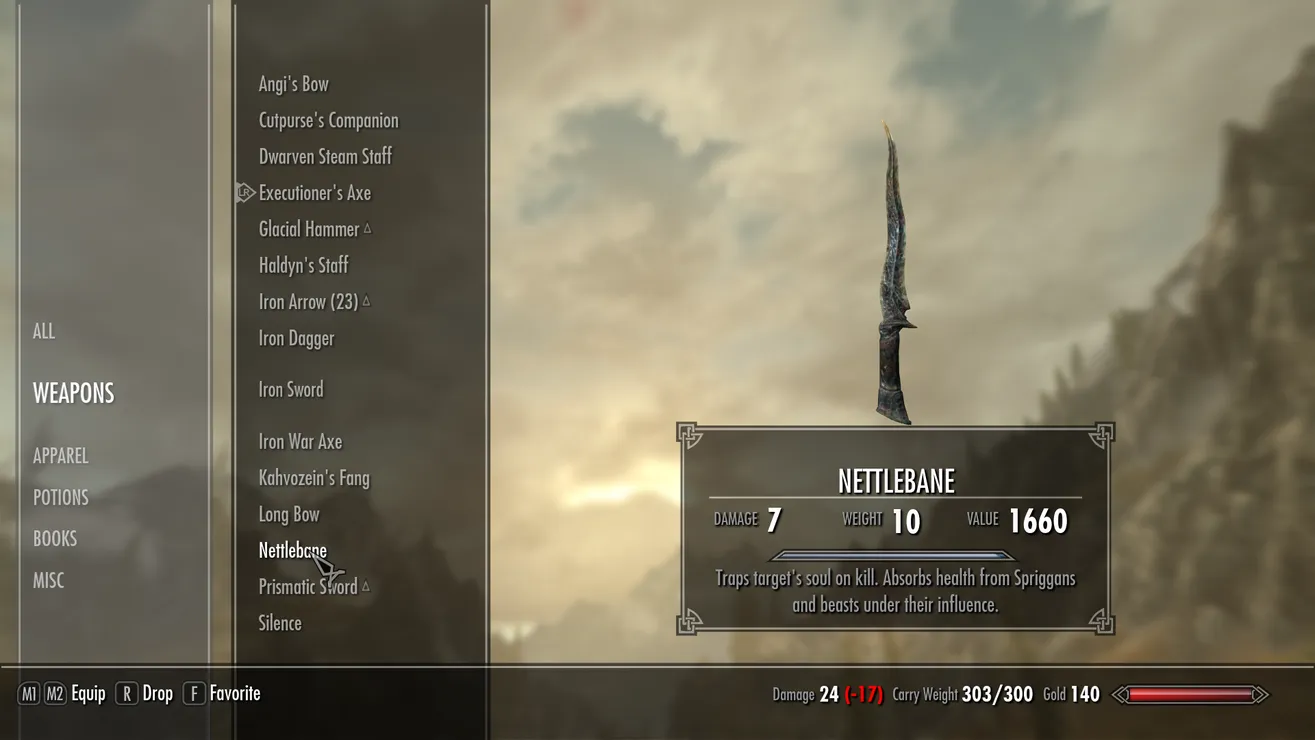Choose Cutpurse's Companion
The height and width of the screenshot is (740, 1315).
point(329,121)
